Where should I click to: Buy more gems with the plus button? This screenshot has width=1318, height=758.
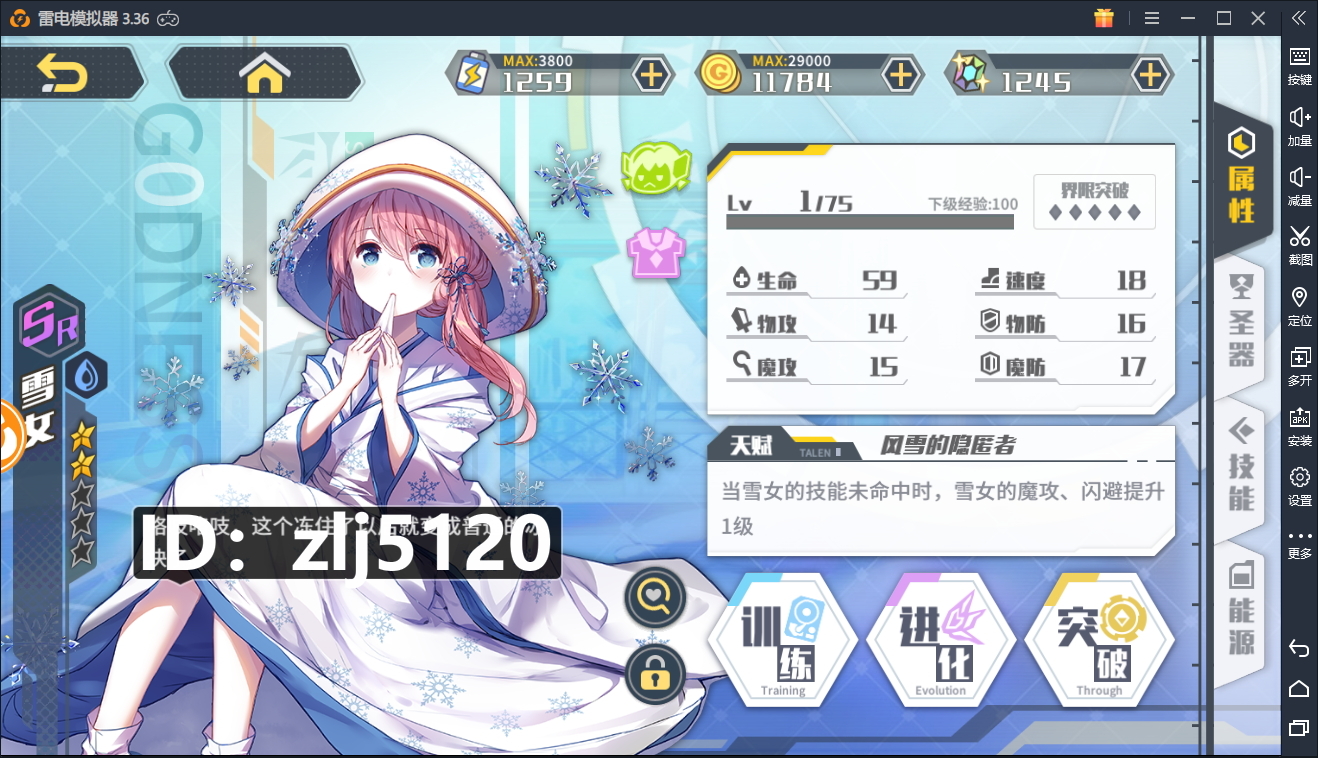click(x=1151, y=75)
